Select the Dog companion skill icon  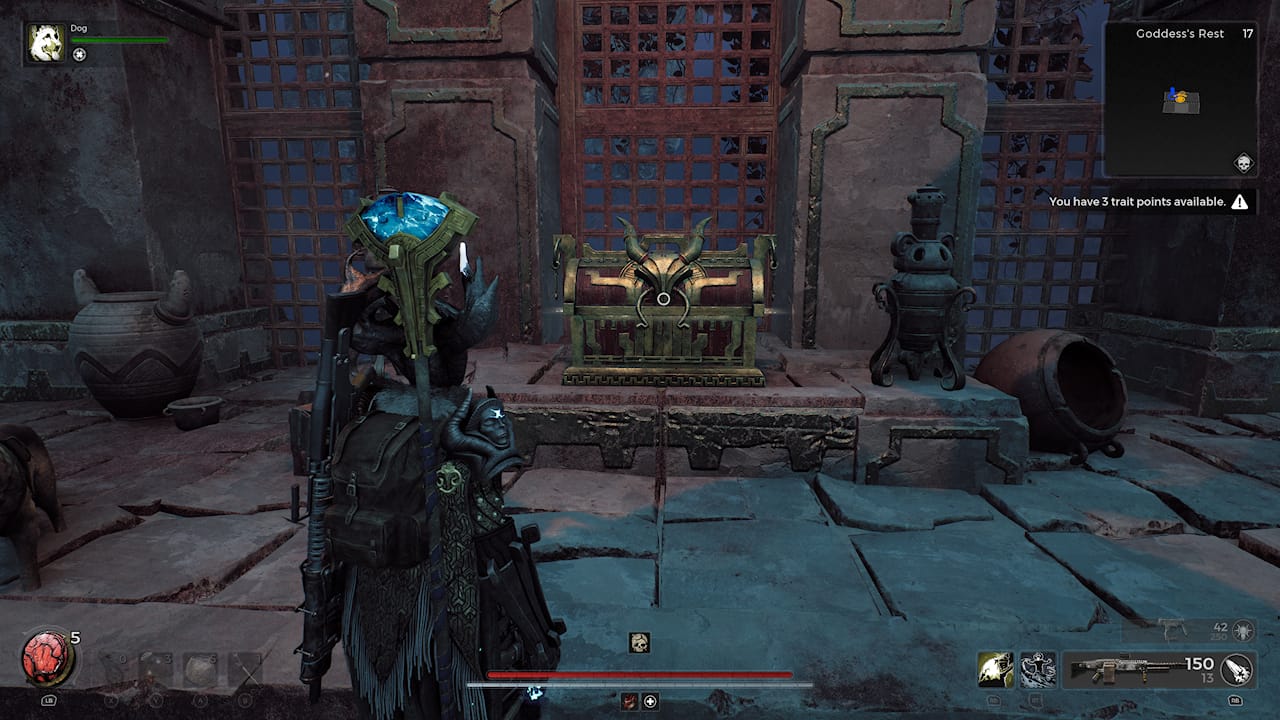995,668
